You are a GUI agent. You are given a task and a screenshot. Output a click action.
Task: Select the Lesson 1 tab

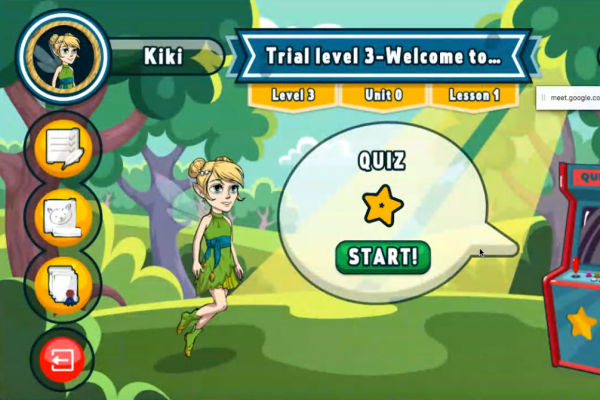click(x=476, y=95)
